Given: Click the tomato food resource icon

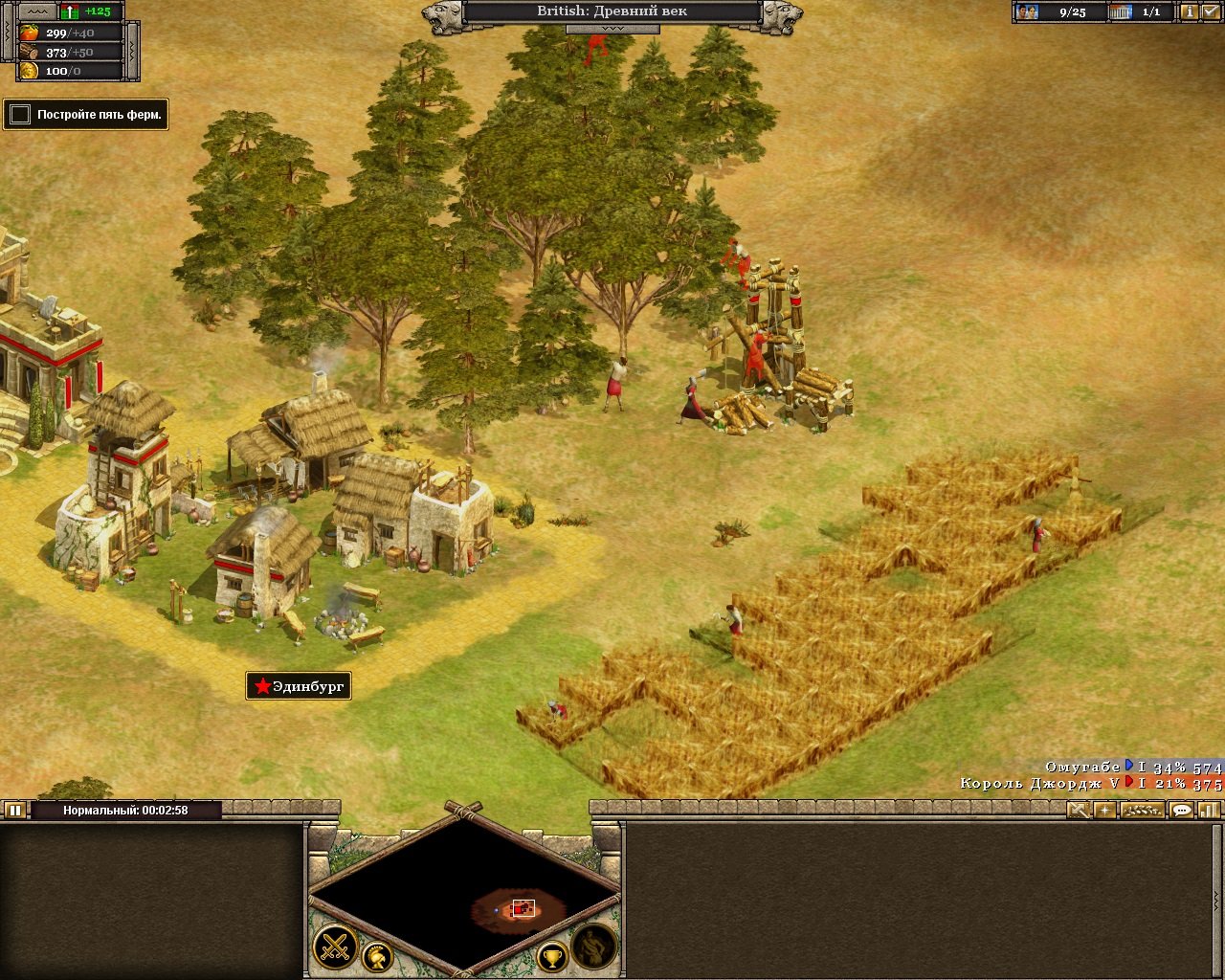Looking at the screenshot, I should [28, 31].
